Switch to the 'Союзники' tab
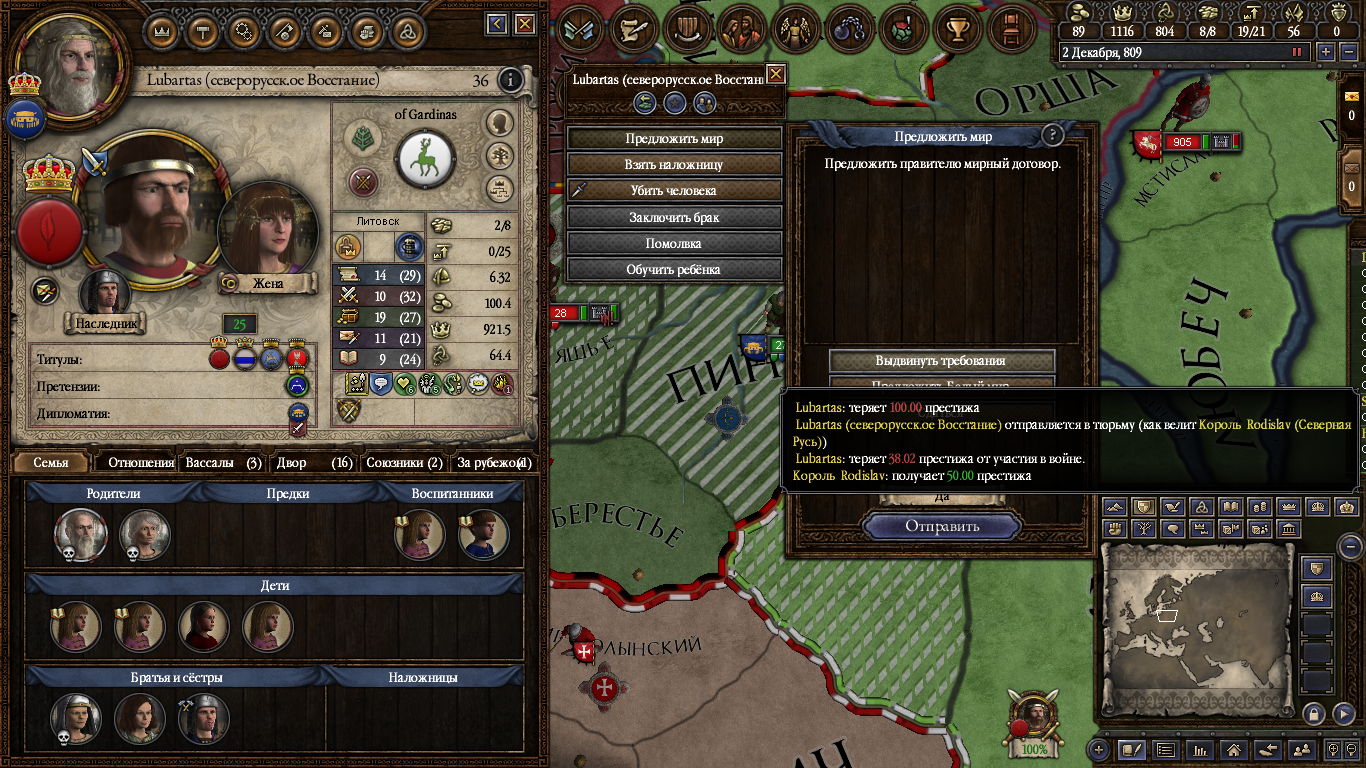Screen dimensions: 1366x768 coord(403,463)
